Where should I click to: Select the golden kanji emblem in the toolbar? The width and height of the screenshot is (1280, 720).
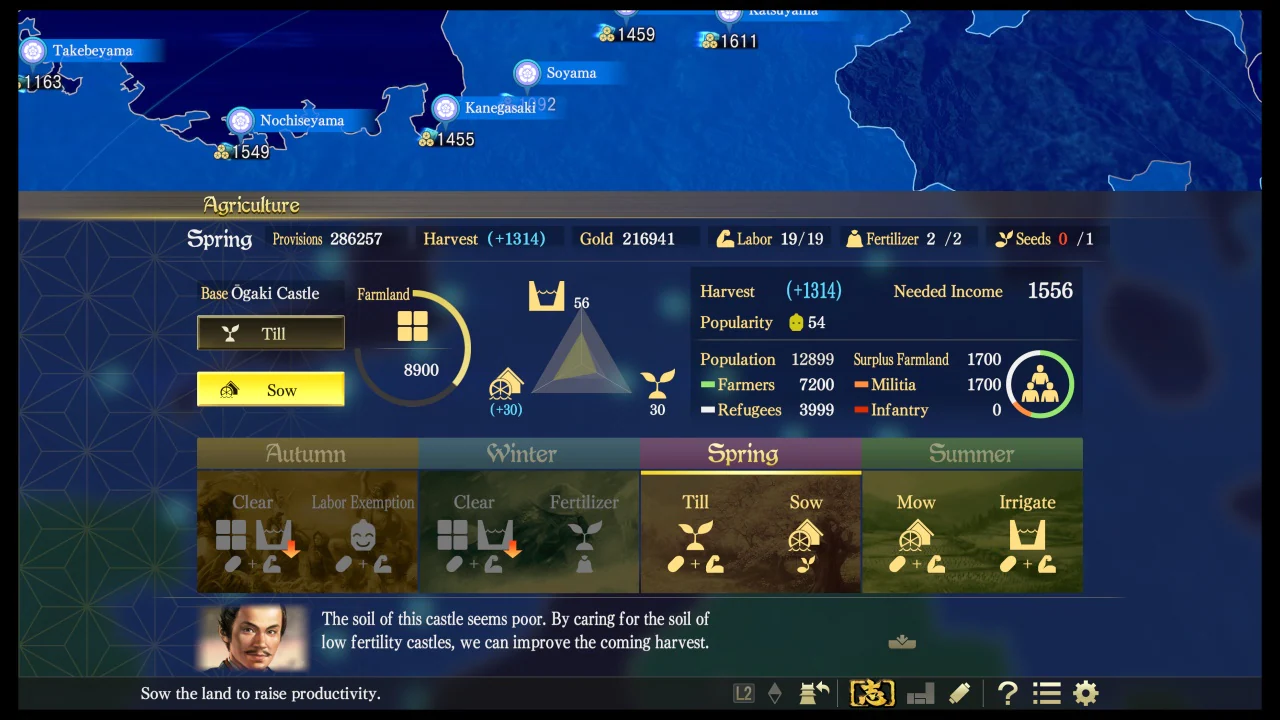(870, 691)
